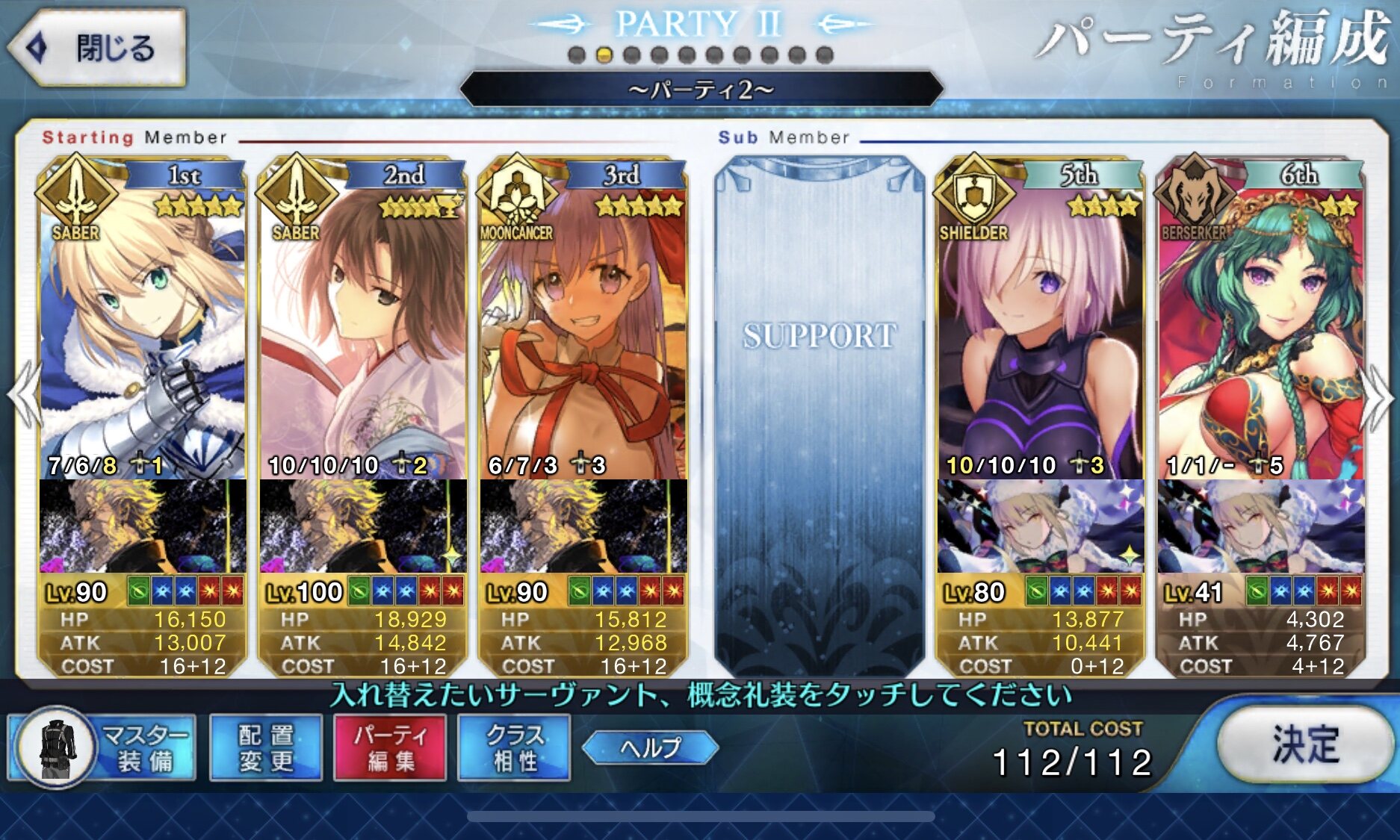Select the 6th slot Berserker servant card
The image size is (1400, 840).
pos(1261,329)
